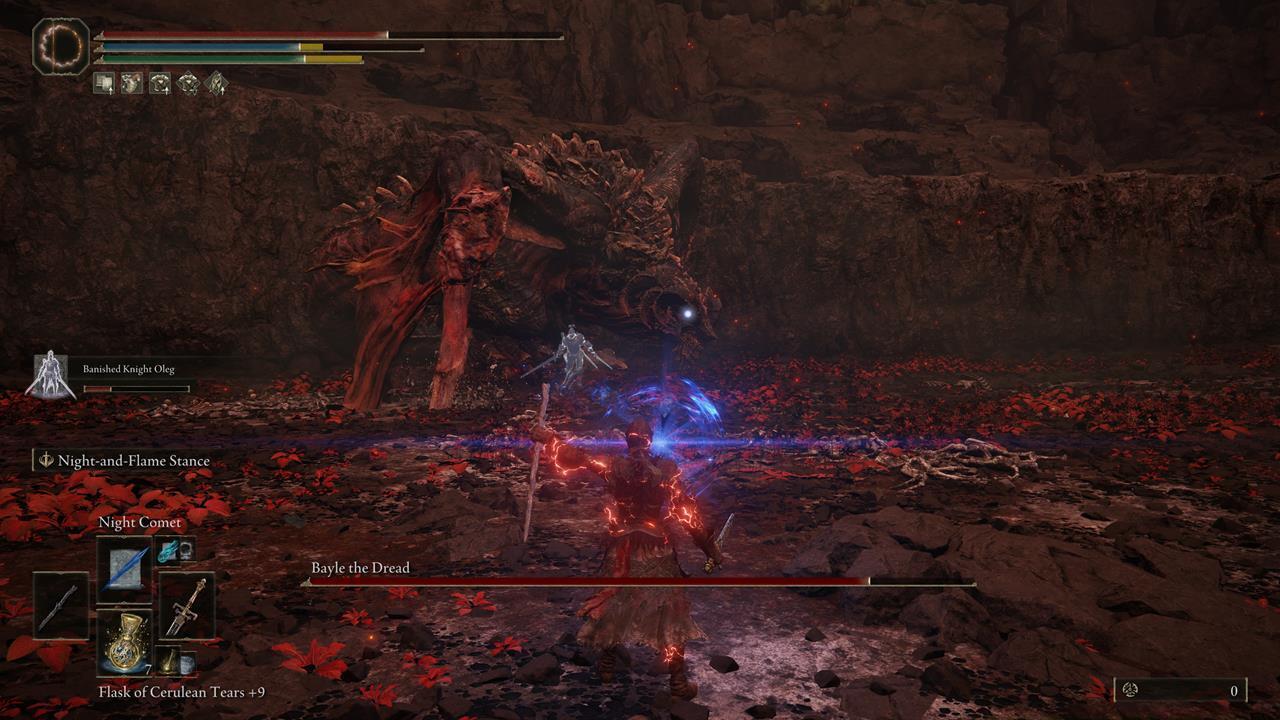Inspect the square-framed armor buff icon
Image resolution: width=1280 pixels, height=720 pixels.
point(160,83)
